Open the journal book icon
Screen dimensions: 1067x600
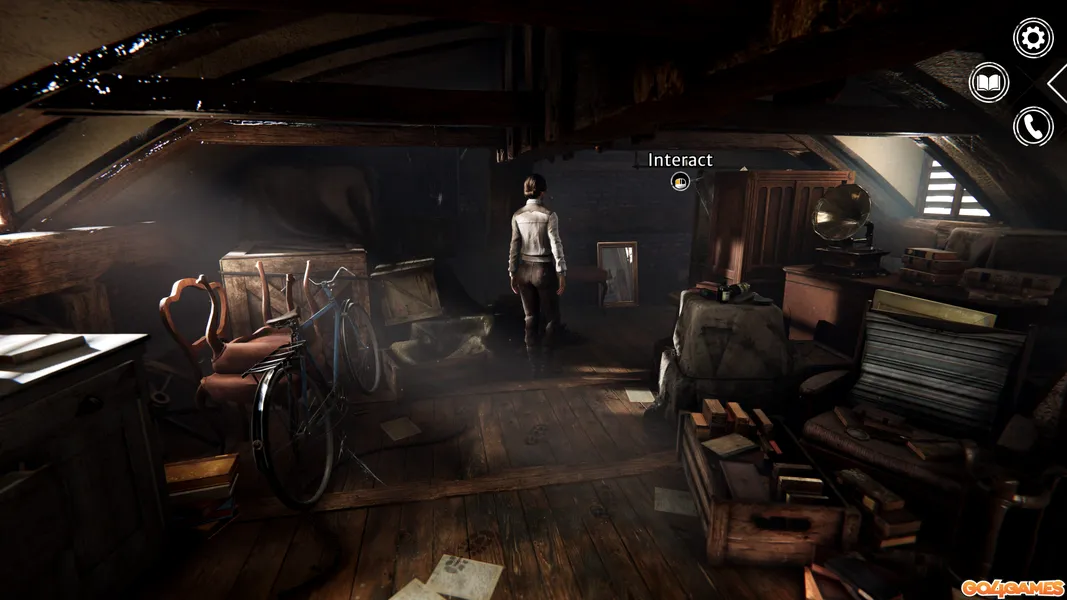tap(989, 82)
